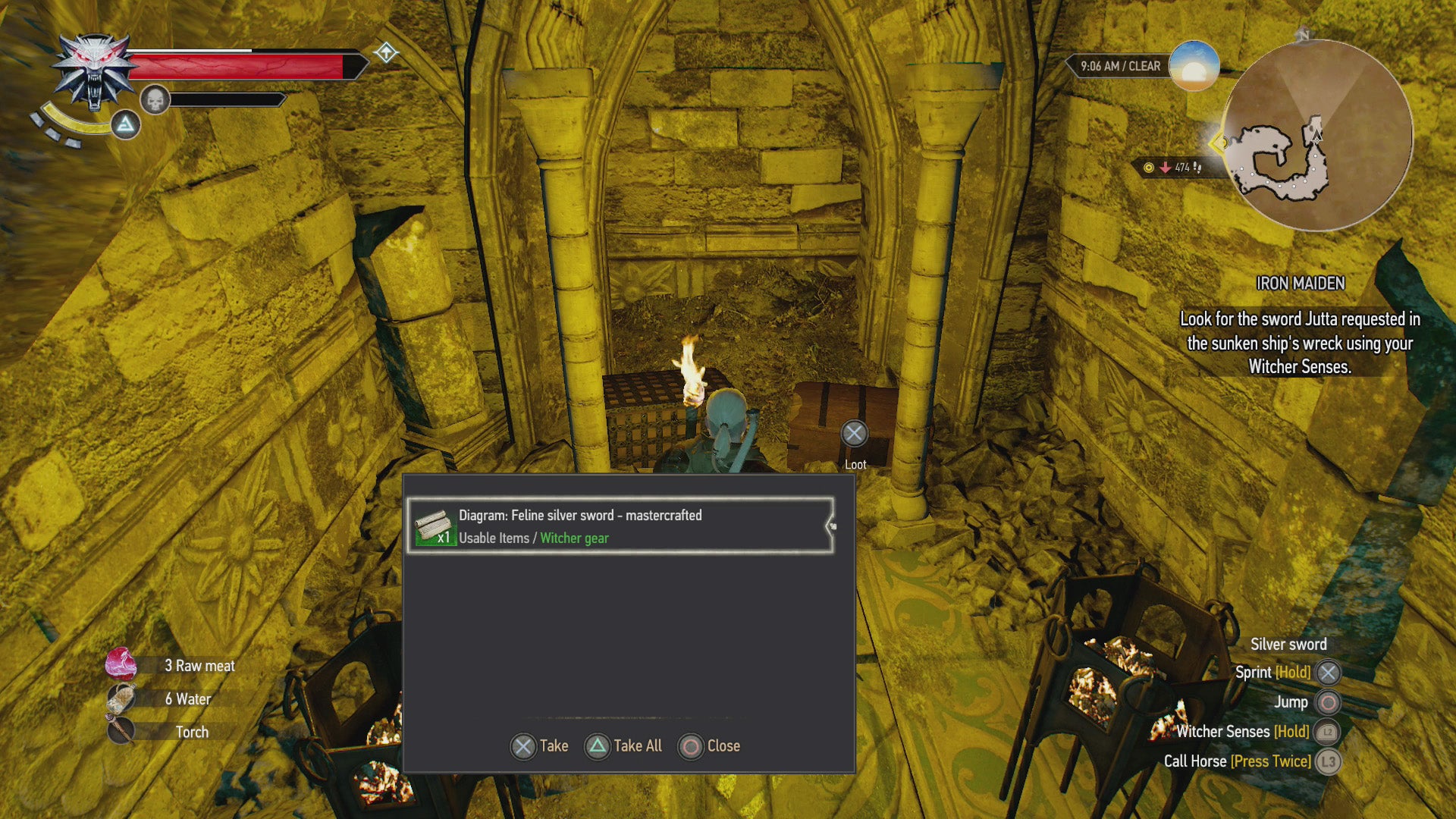Close the loot window
The height and width of the screenshot is (819, 1456).
709,746
